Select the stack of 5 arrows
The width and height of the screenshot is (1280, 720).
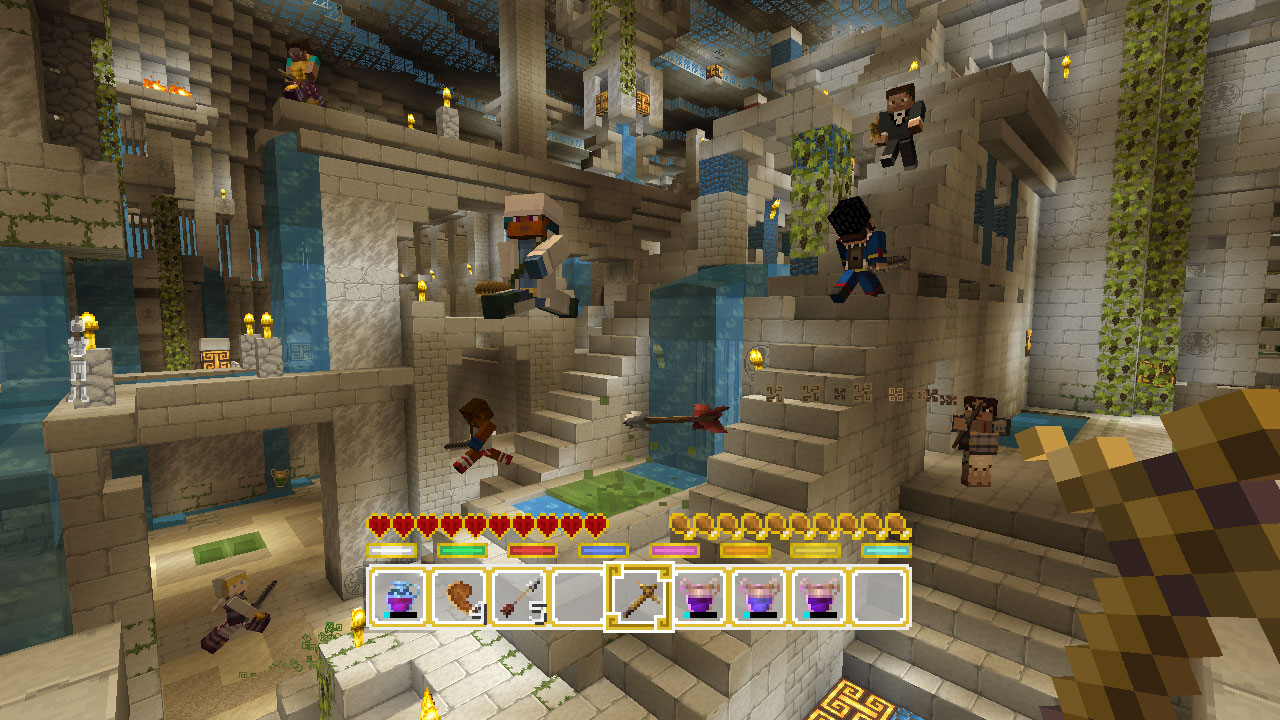(x=520, y=597)
